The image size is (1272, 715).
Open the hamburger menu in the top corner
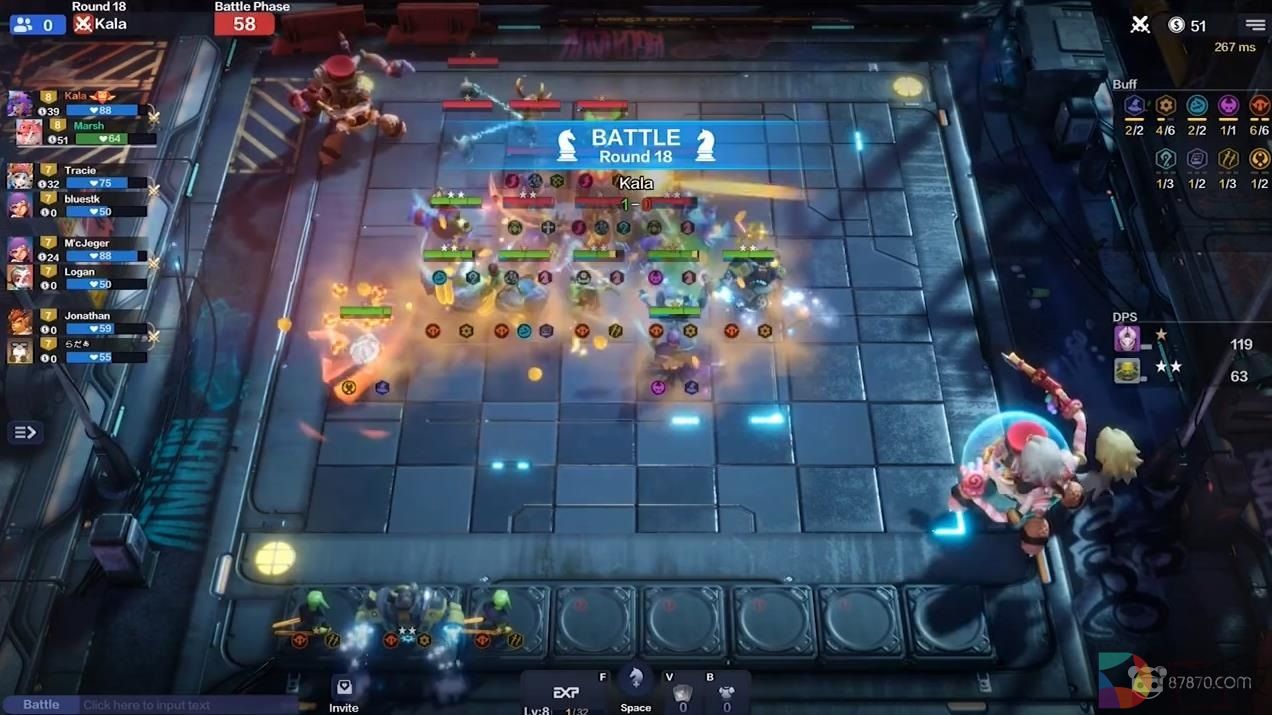pos(1255,25)
